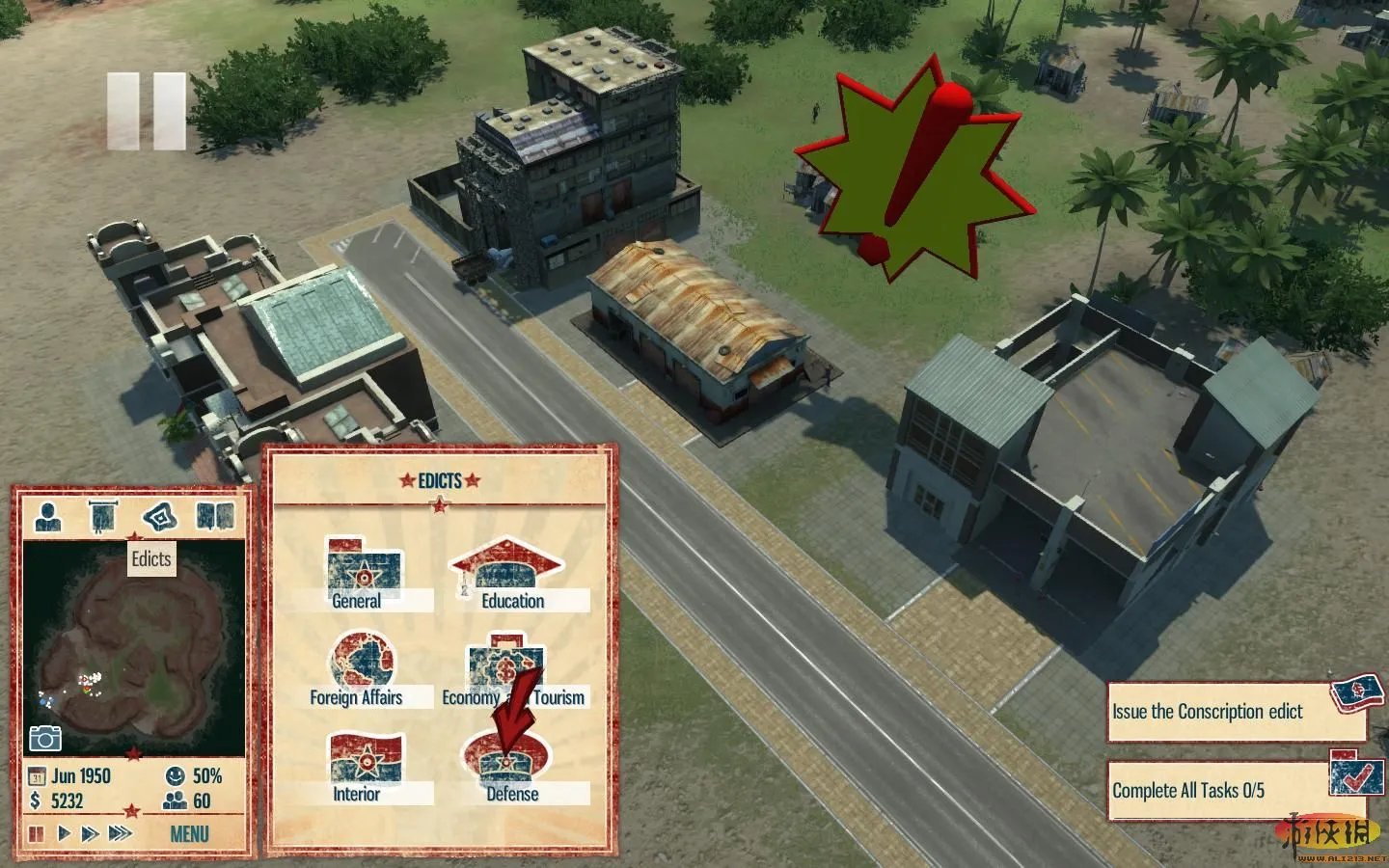Click the hanging banner icon

coord(101,517)
